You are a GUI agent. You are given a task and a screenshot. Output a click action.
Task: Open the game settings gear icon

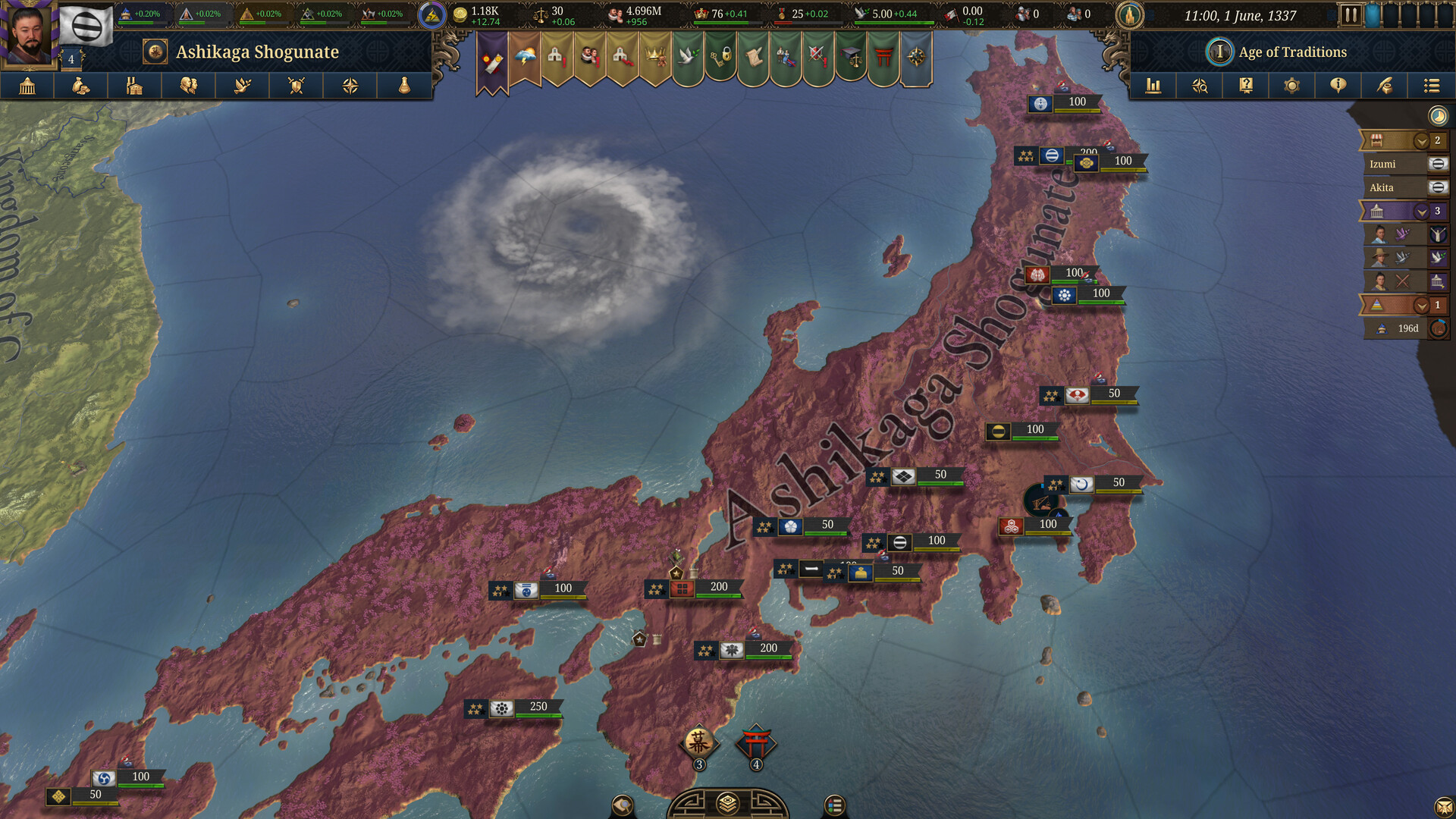[1291, 86]
